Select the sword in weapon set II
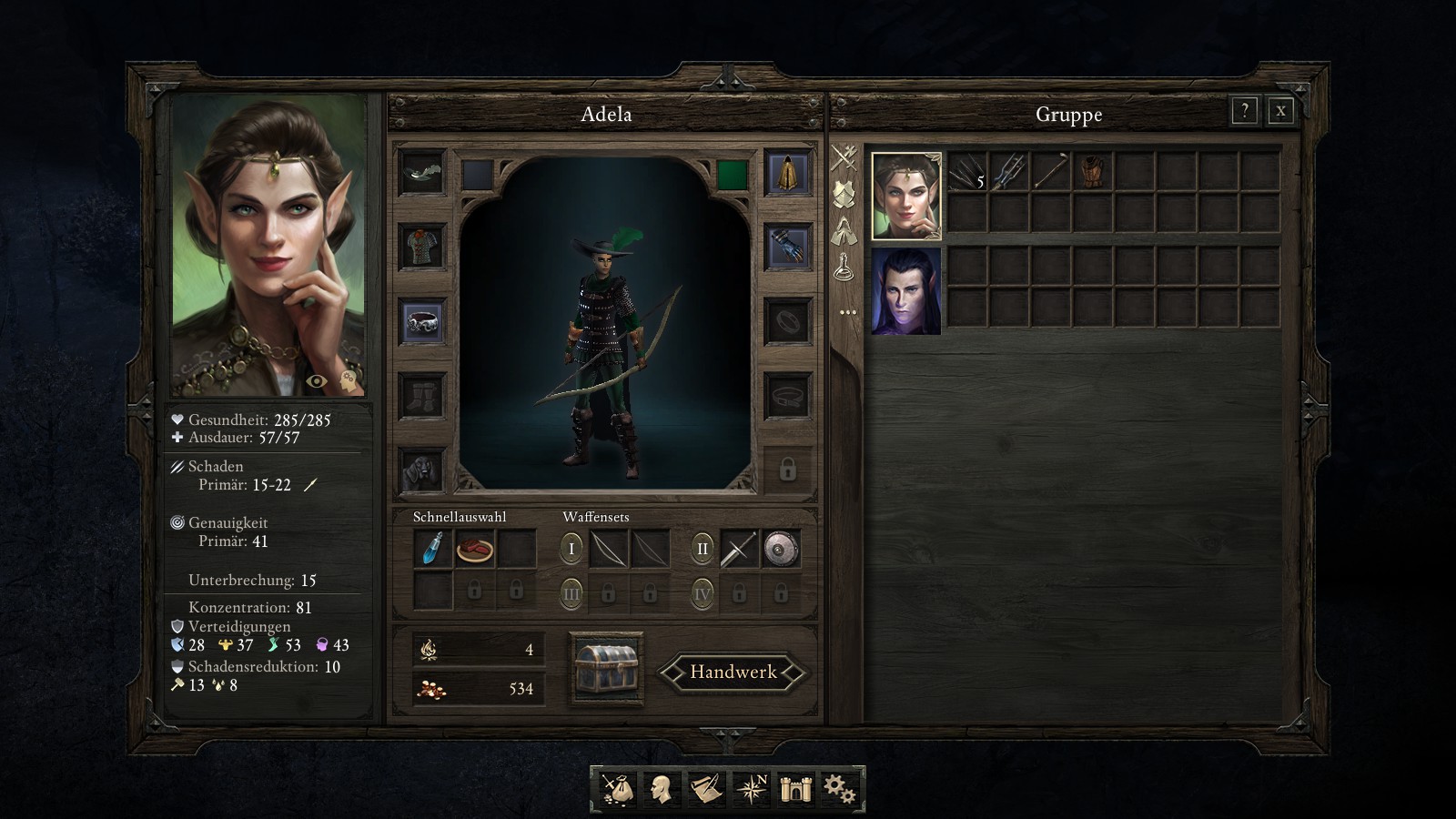 pyautogui.click(x=739, y=549)
